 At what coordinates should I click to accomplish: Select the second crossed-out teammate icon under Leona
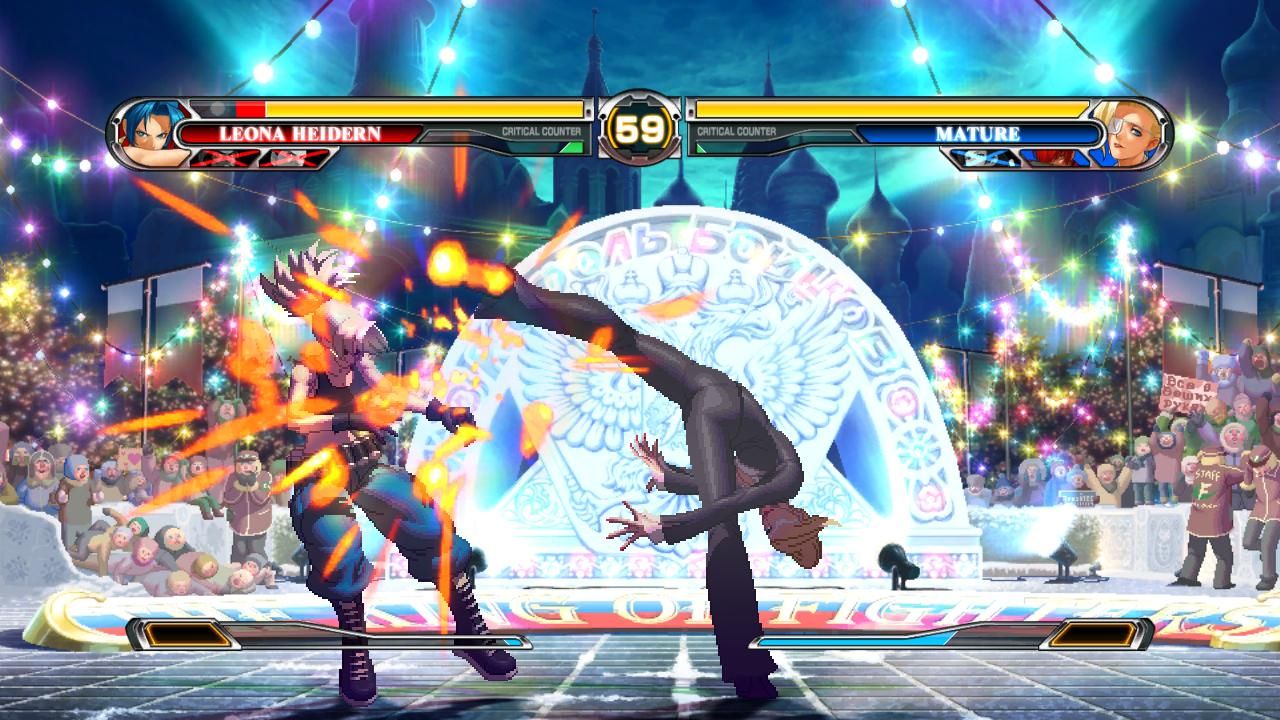pos(292,157)
